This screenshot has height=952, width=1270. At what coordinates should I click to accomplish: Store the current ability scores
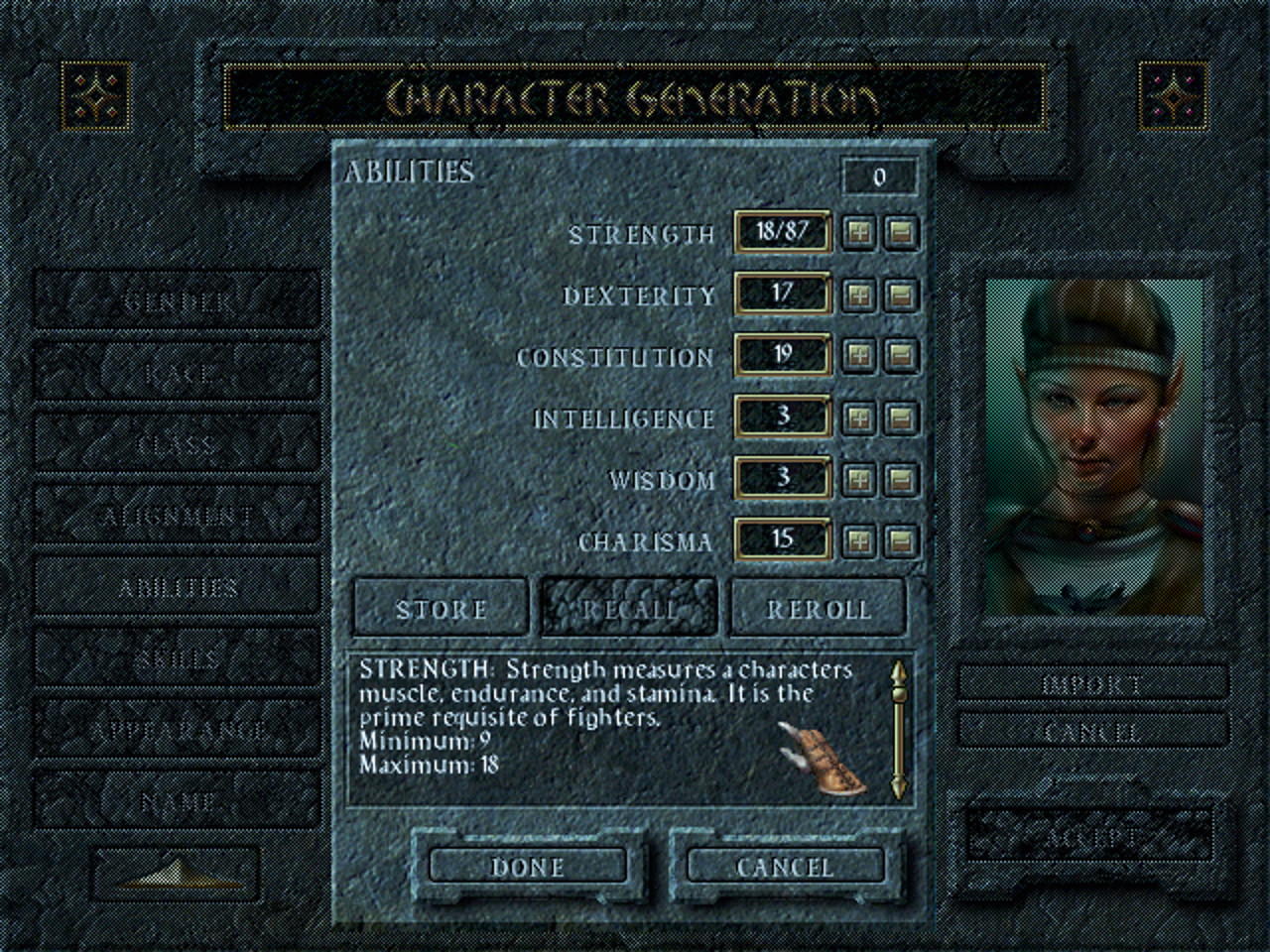point(440,608)
